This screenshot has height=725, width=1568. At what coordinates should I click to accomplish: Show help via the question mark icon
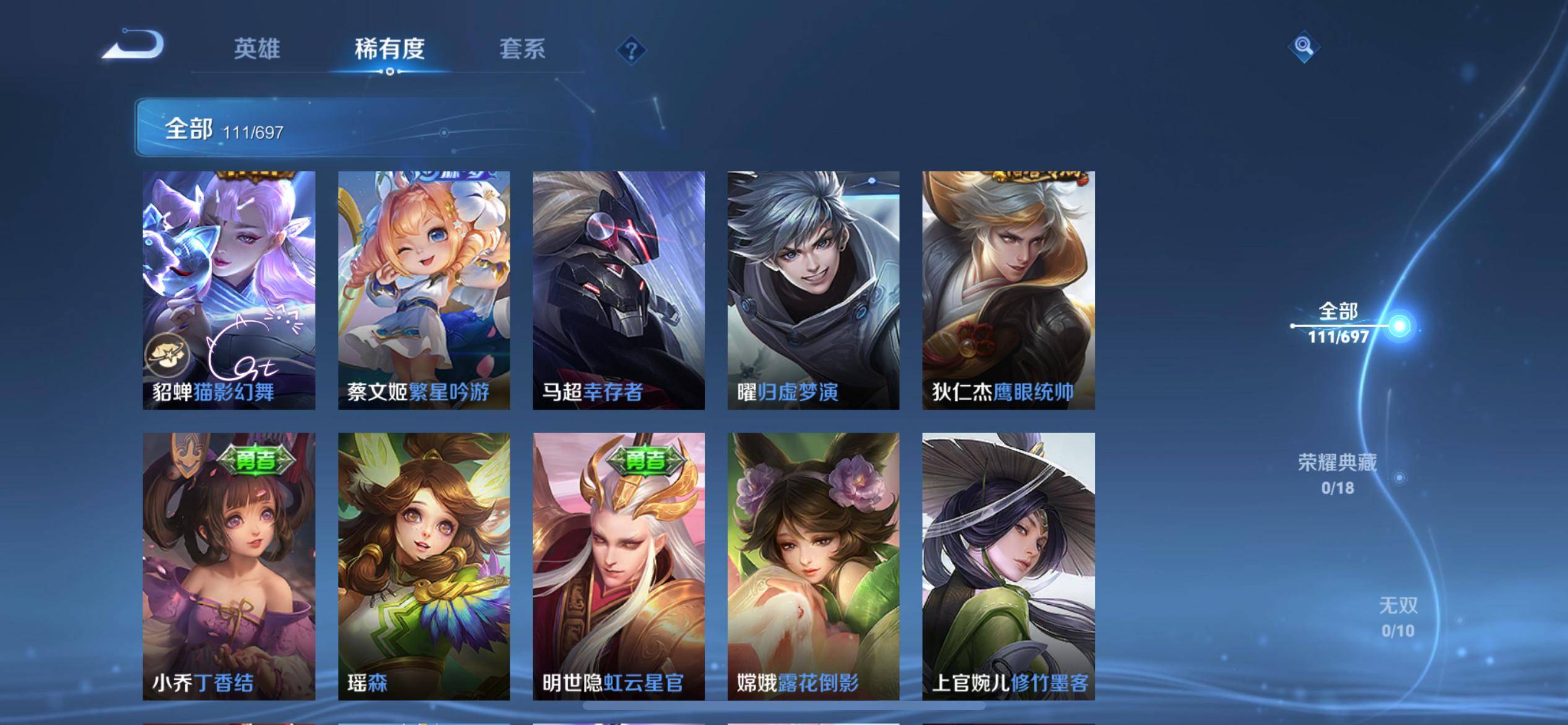(x=631, y=50)
